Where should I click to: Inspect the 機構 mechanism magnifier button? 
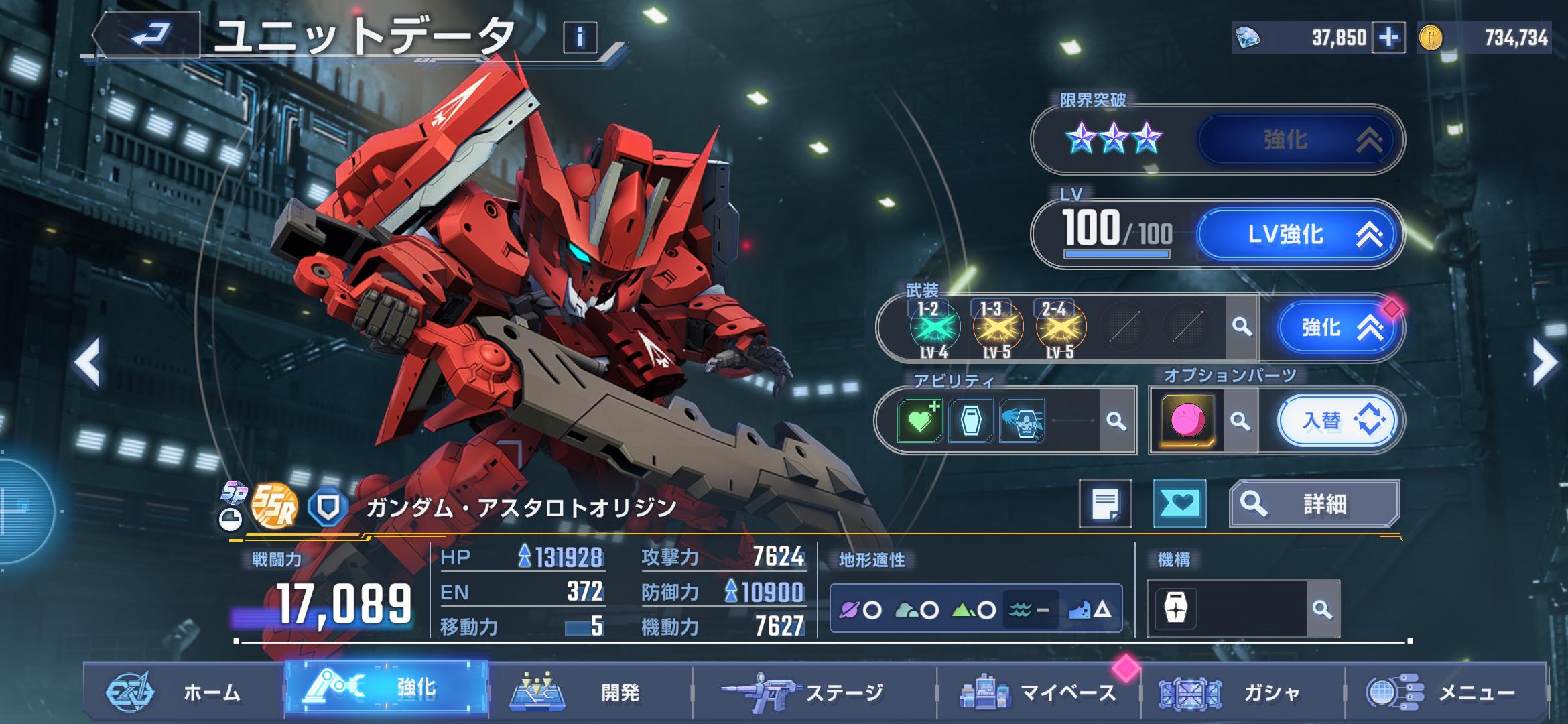pos(1322,609)
